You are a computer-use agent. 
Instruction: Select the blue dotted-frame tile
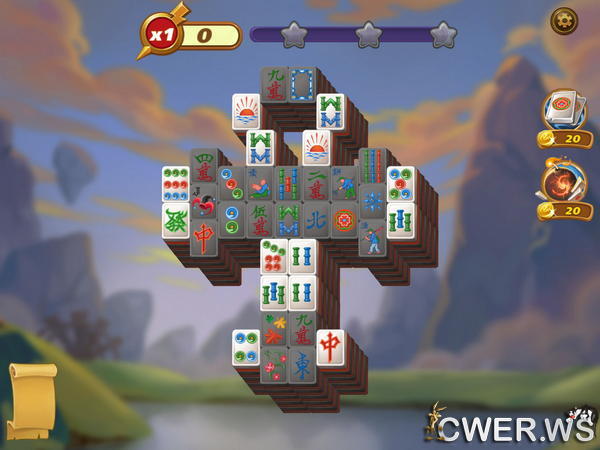[302, 85]
